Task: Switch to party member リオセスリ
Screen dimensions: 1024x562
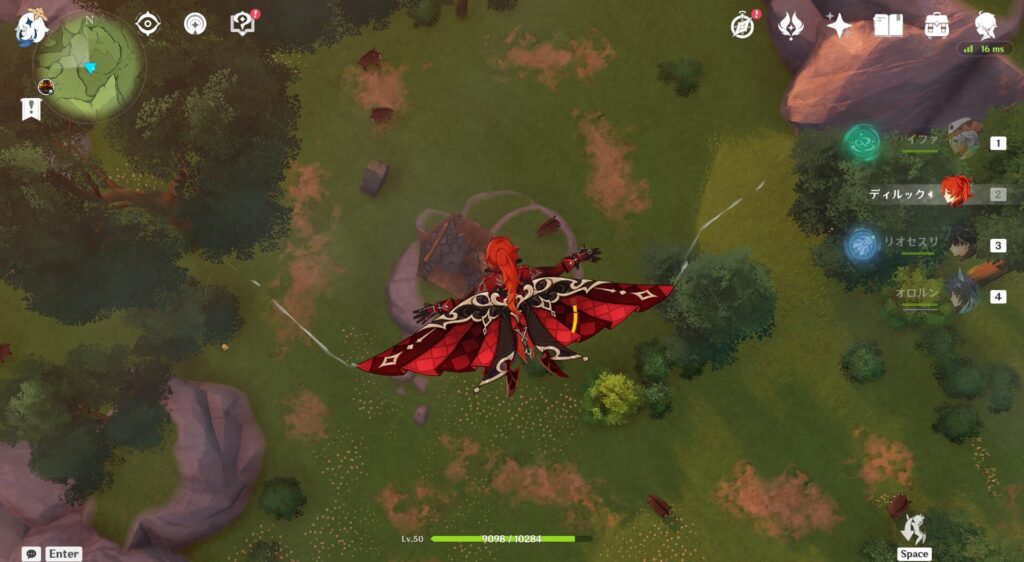Action: pos(962,245)
